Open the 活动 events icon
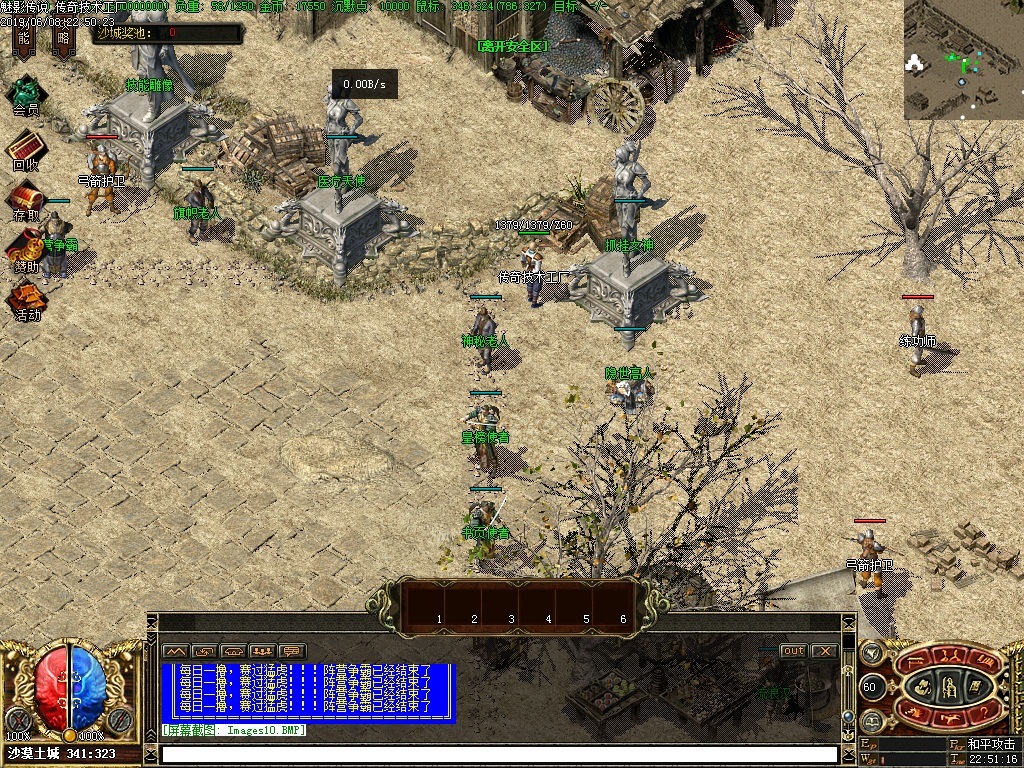 coord(26,298)
